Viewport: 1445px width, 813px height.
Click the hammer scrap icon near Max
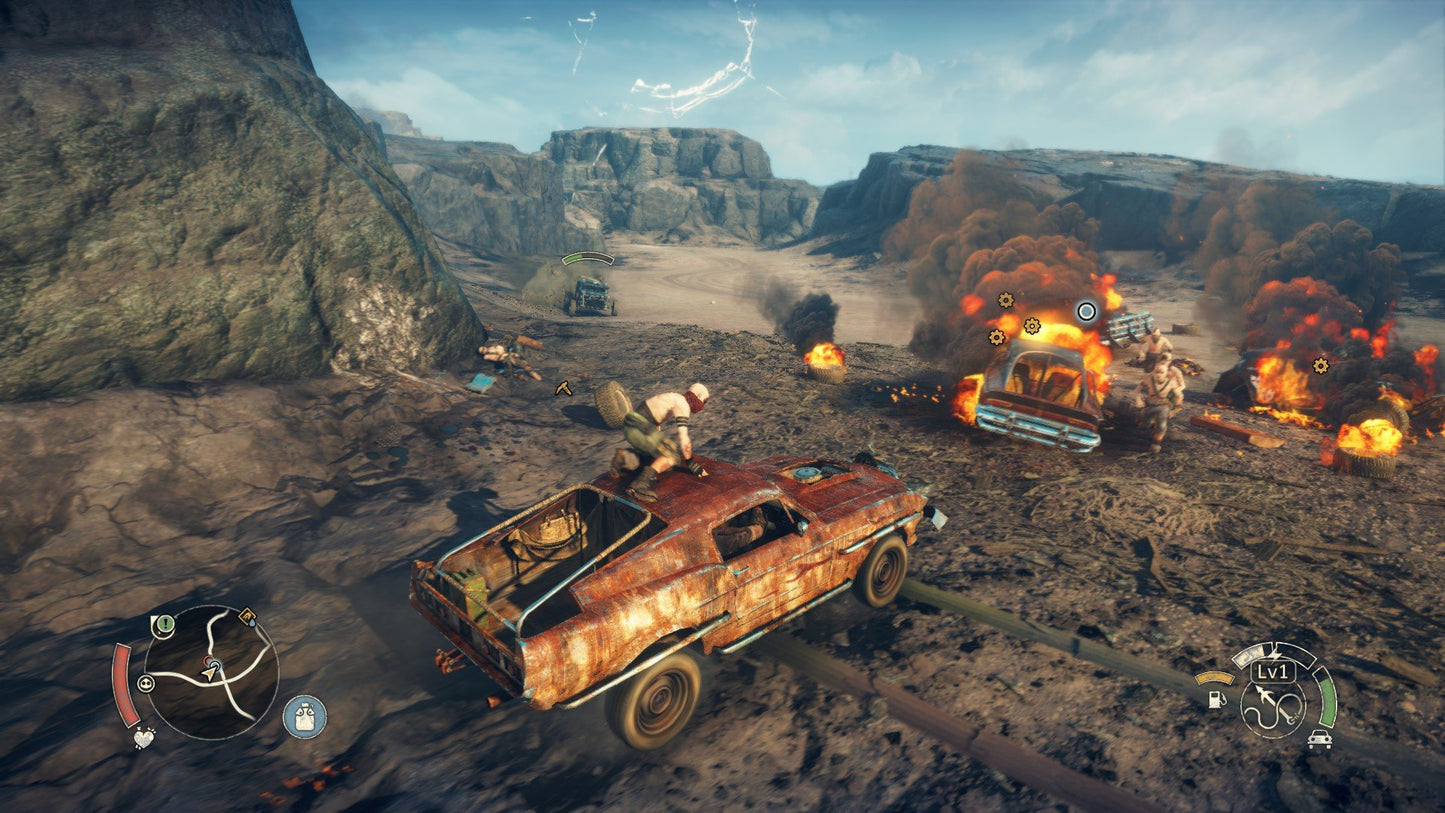[563, 389]
